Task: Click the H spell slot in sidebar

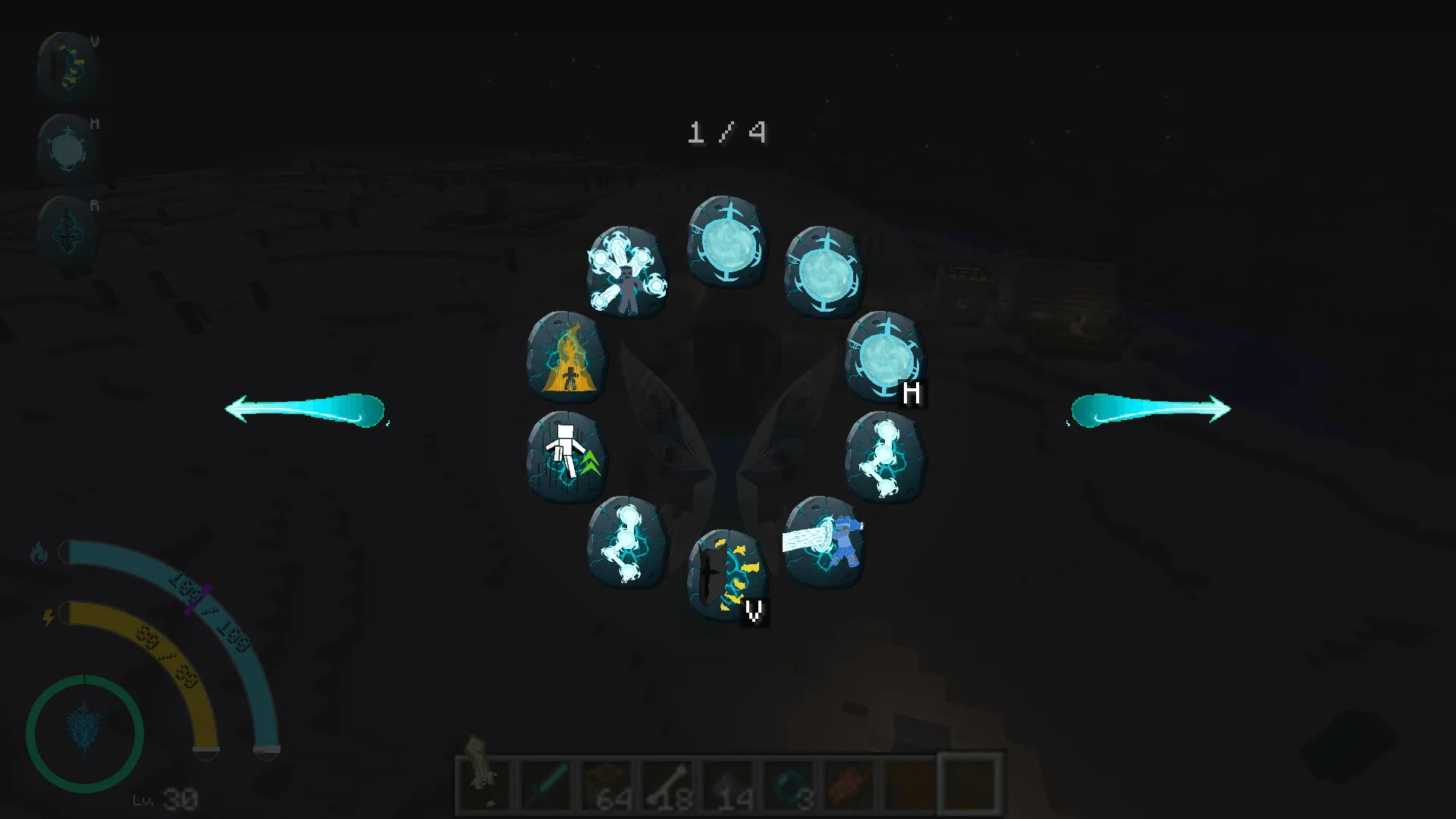Action: (x=68, y=146)
